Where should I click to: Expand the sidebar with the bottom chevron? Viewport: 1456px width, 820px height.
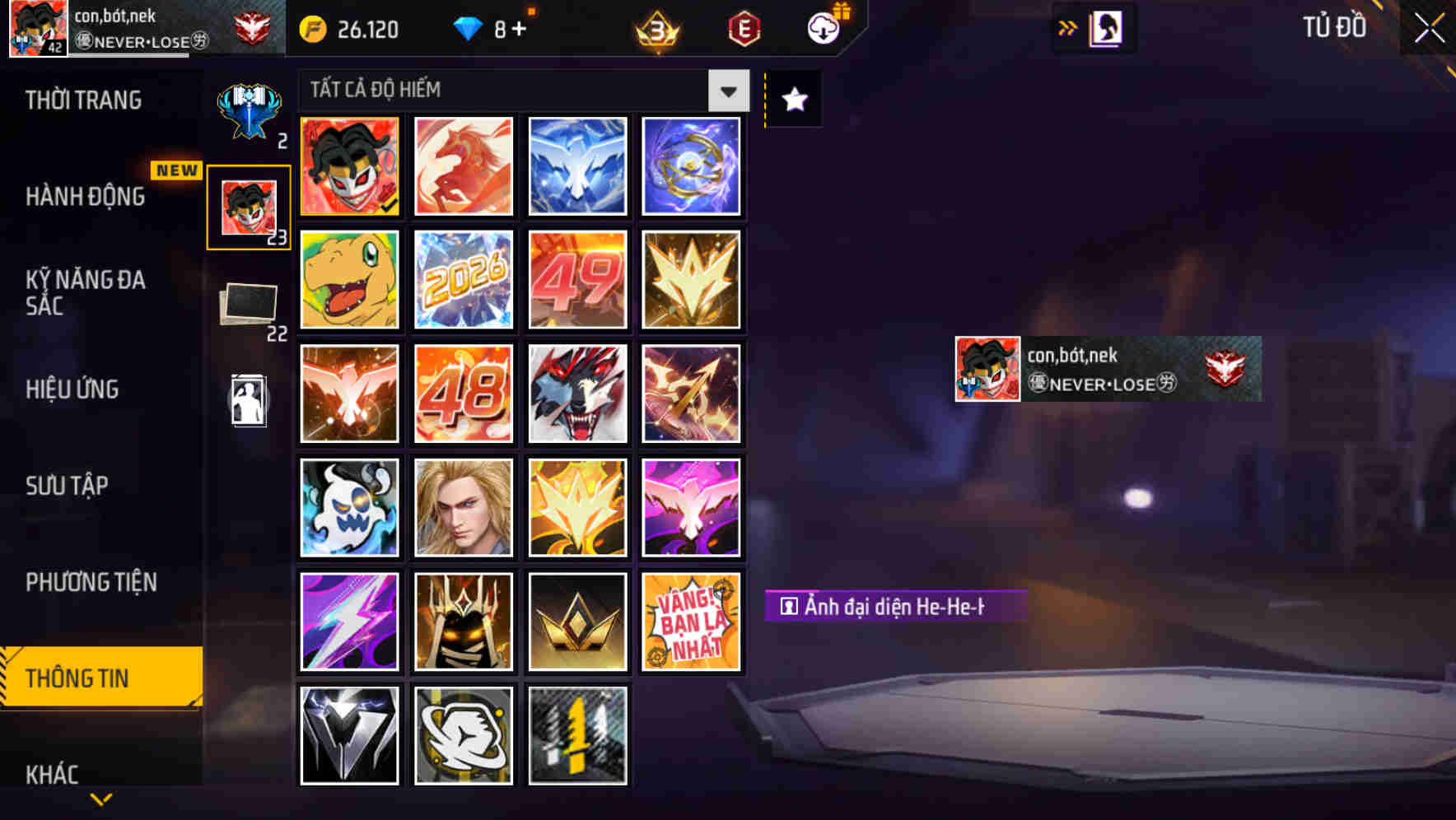pos(100,800)
